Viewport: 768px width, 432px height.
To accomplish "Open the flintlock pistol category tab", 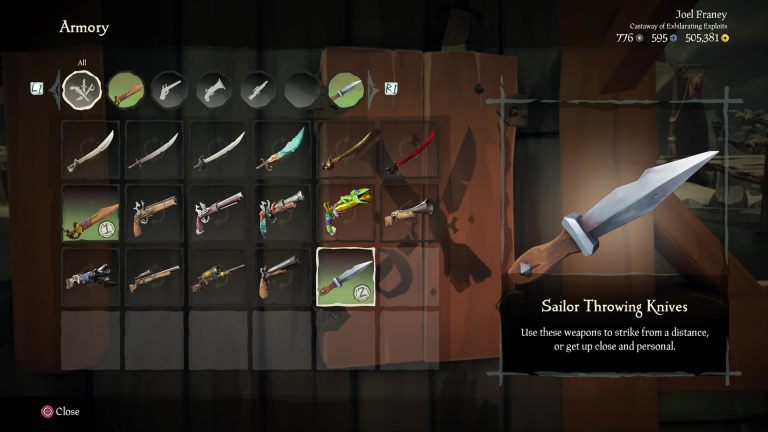I will [x=169, y=90].
